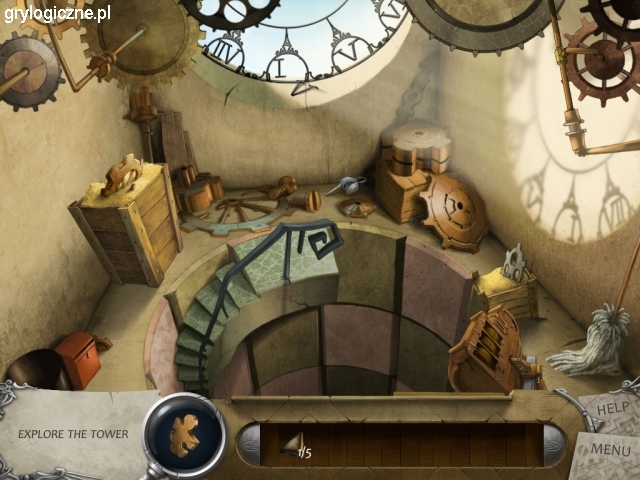Screen dimensions: 640x480
Task: Click the left inventory scroll cap
Action: [x=249, y=444]
